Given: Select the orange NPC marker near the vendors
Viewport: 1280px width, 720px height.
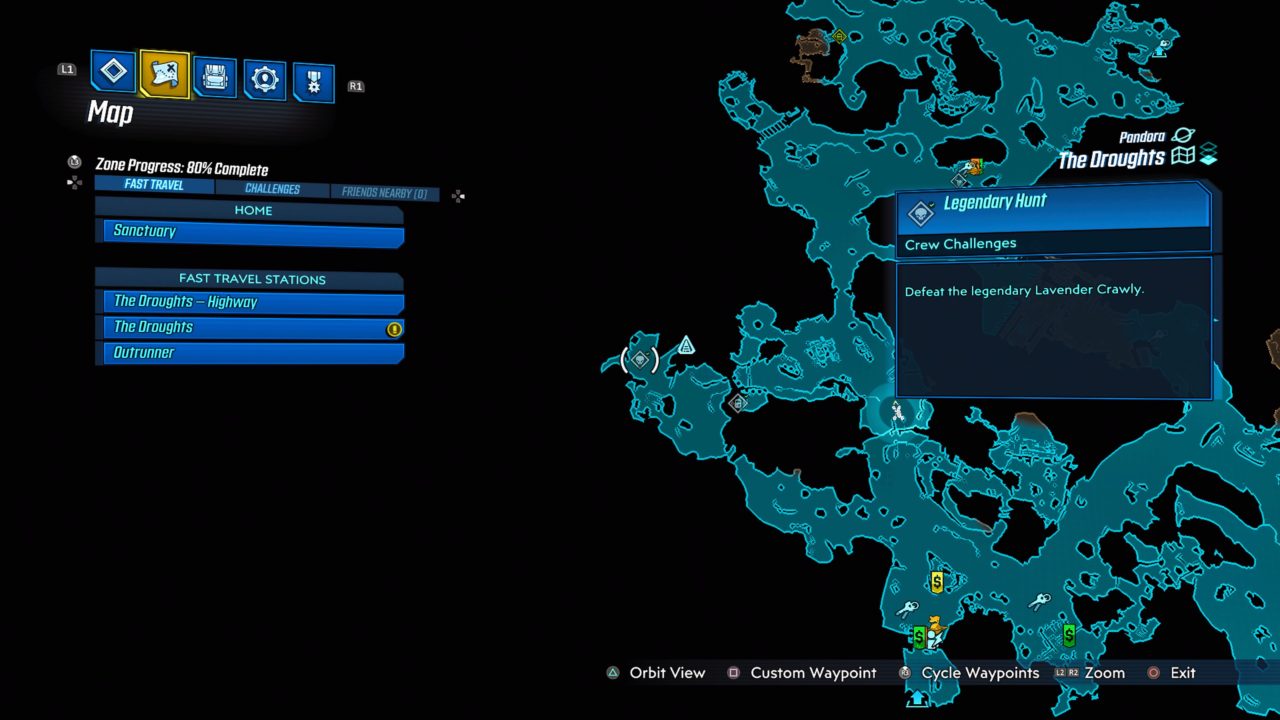Looking at the screenshot, I should click(935, 623).
